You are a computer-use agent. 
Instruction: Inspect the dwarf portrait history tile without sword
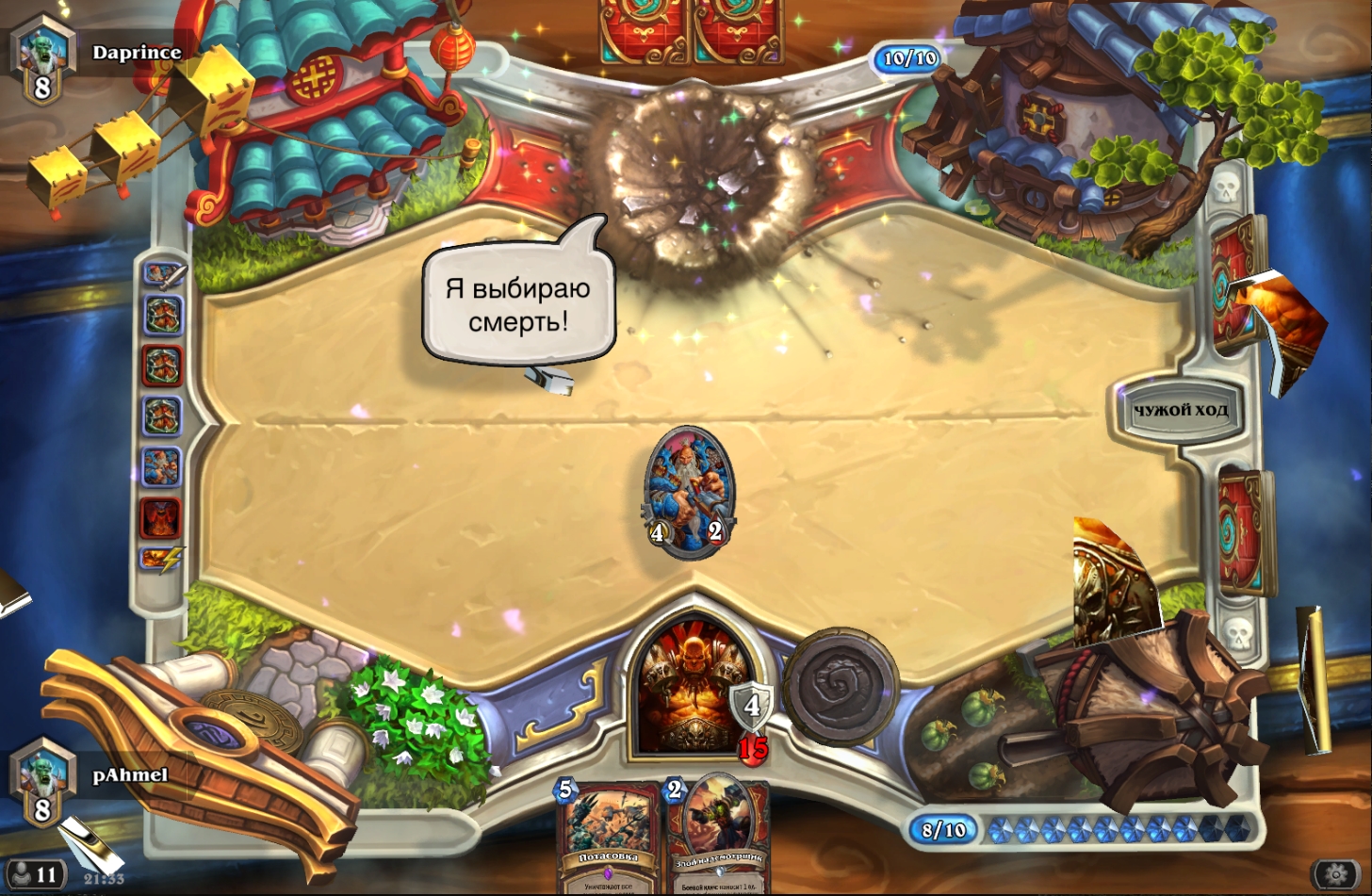(161, 466)
